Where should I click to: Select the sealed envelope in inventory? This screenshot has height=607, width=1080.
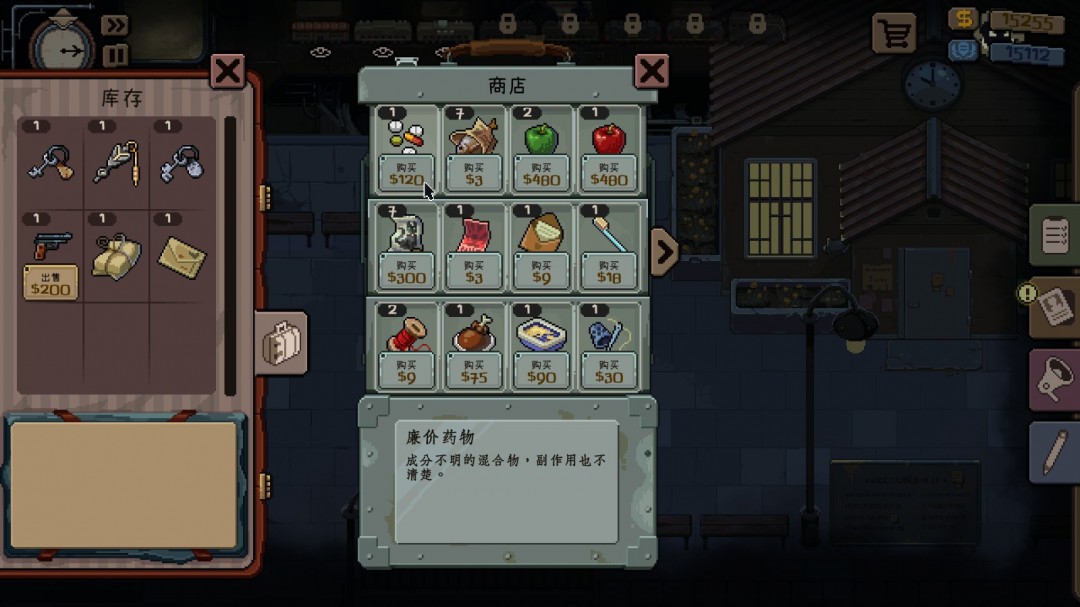pyautogui.click(x=182, y=257)
